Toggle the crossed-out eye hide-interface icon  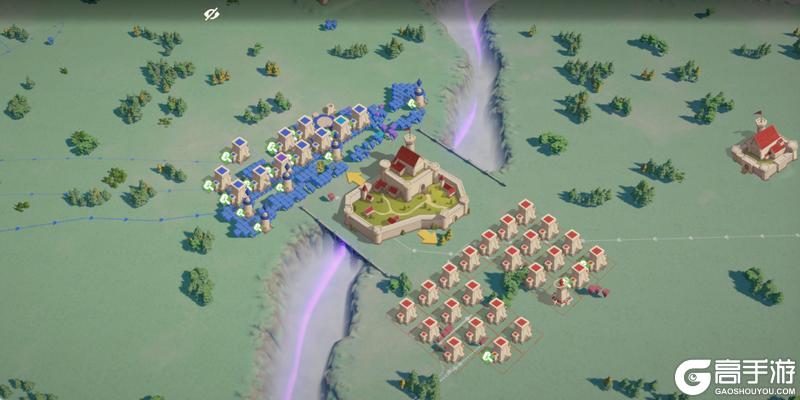[x=211, y=14]
